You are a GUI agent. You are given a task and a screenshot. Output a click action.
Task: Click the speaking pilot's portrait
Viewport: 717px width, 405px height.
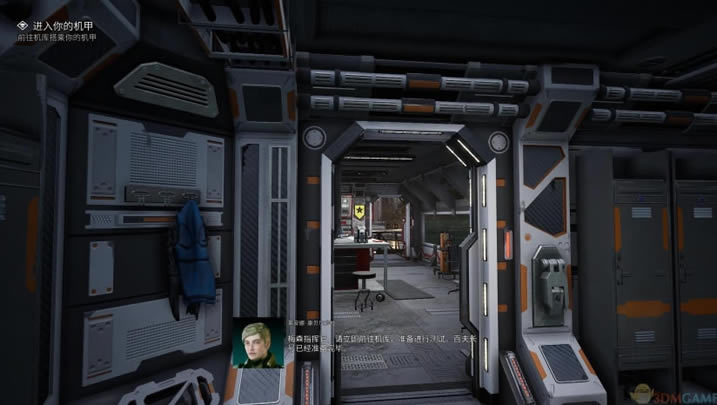click(x=258, y=343)
